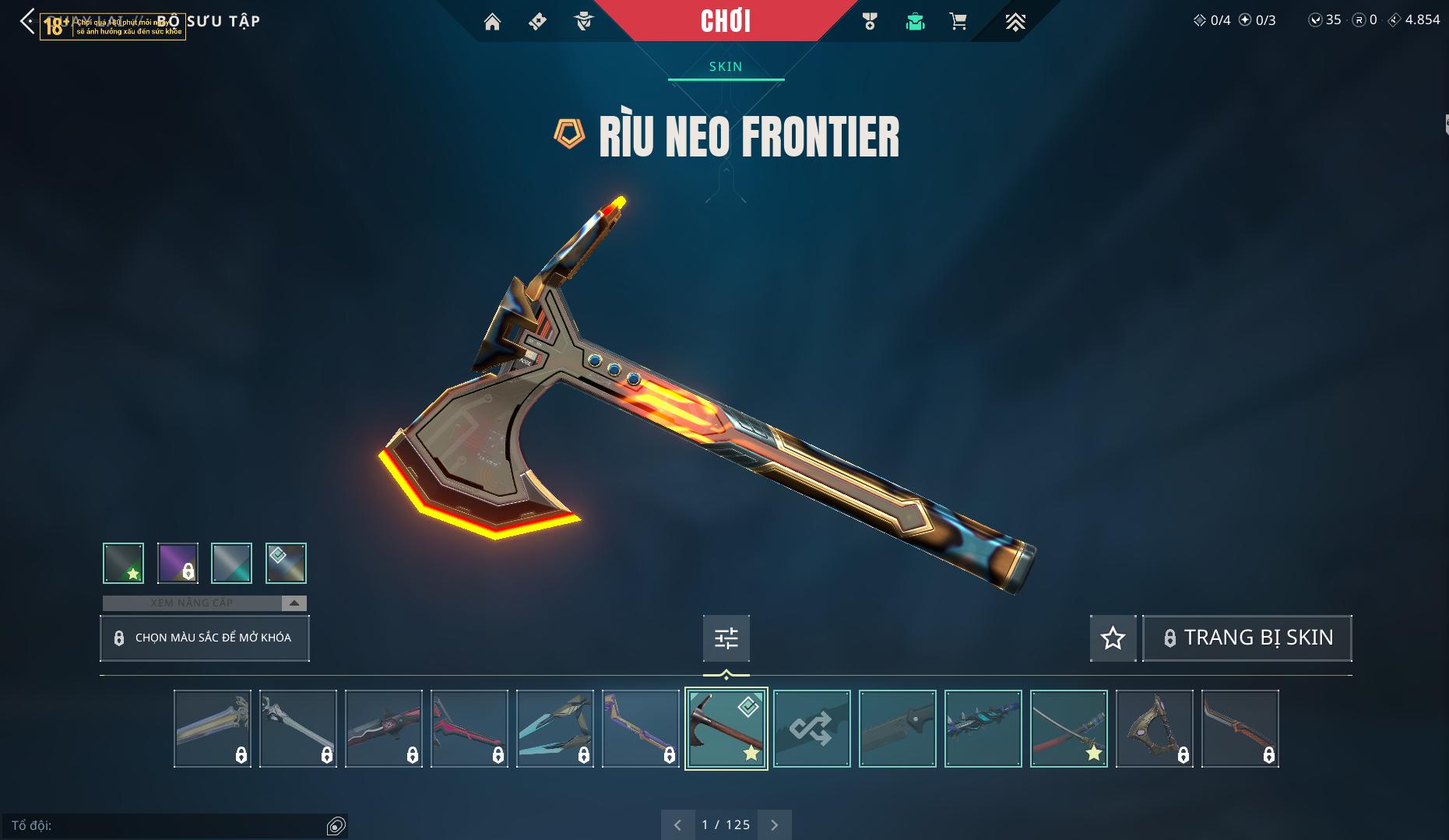Screen dimensions: 1449x840
Task: Click CHỌN MÀU SẮC ĐỂ MỞ KHÓA
Action: [x=205, y=638]
